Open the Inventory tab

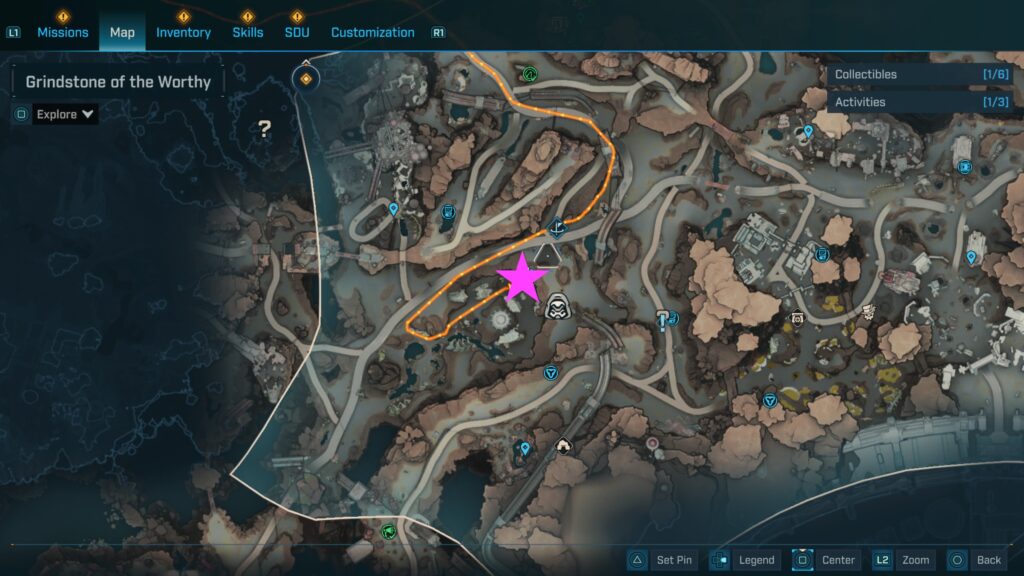183,32
